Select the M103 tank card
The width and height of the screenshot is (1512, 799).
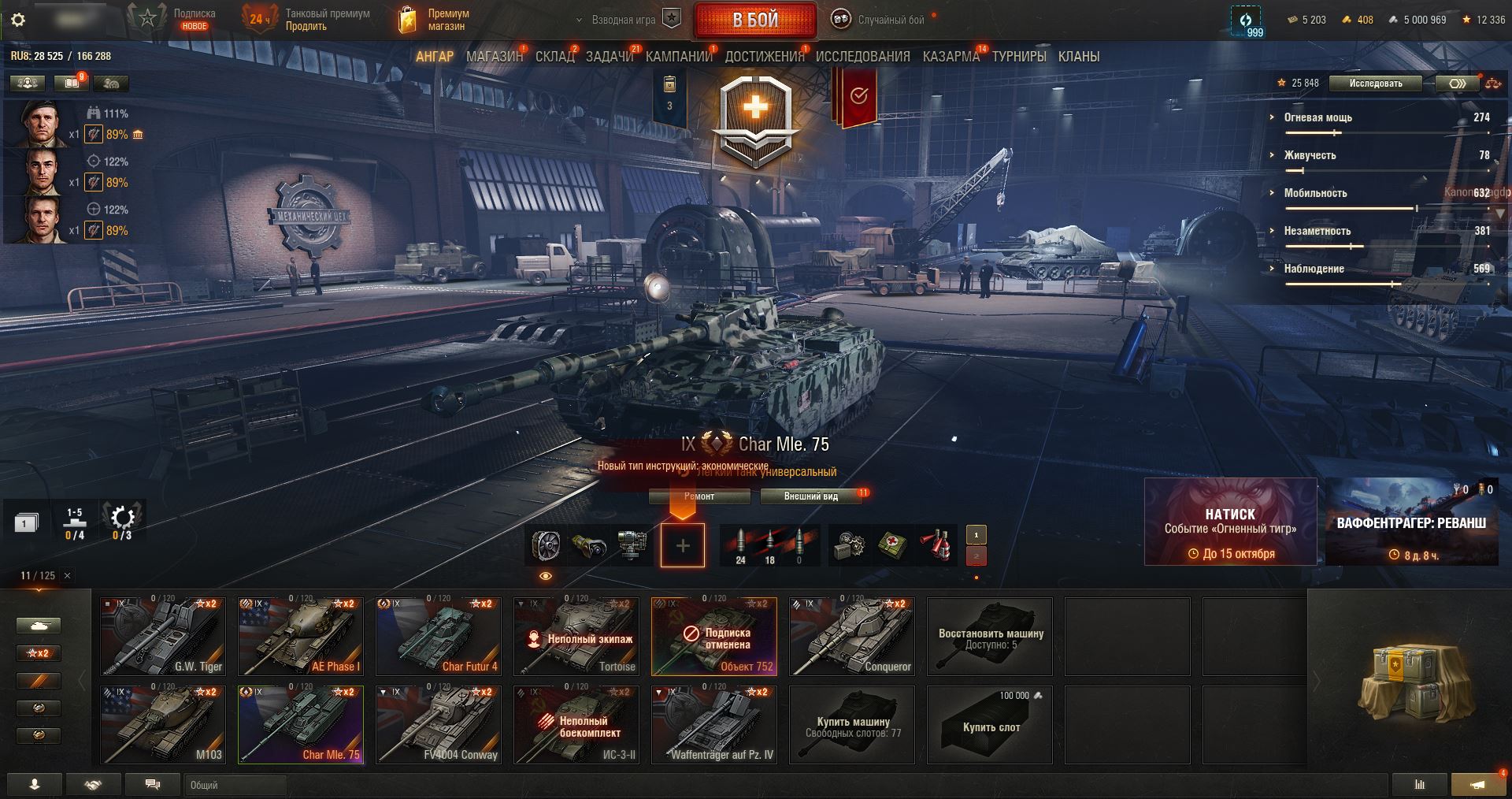pyautogui.click(x=163, y=725)
